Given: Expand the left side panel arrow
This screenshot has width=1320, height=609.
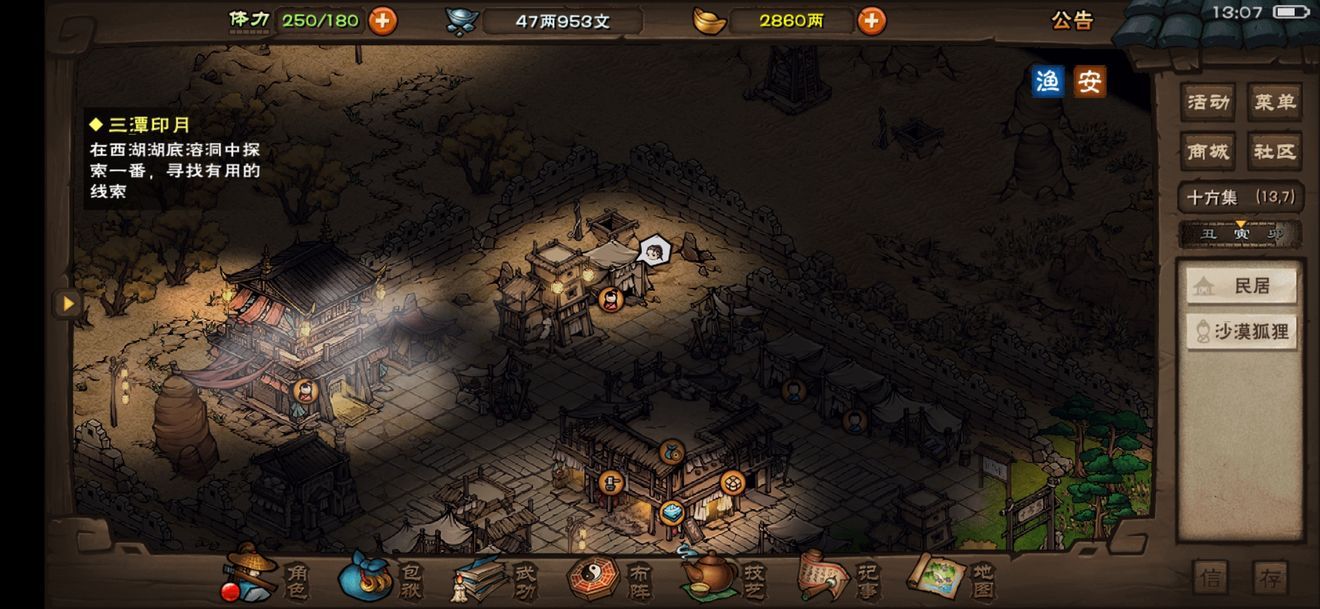Looking at the screenshot, I should click(x=68, y=303).
